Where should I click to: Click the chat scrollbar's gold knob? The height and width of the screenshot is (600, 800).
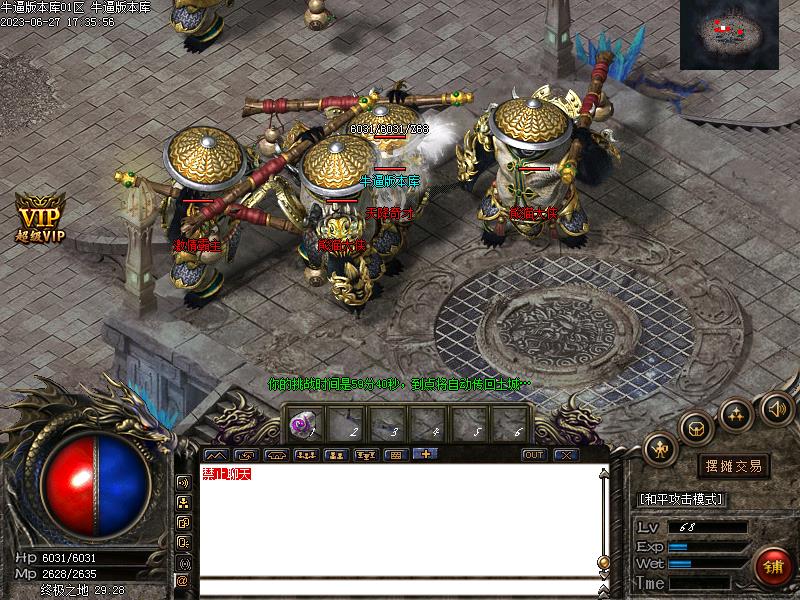point(603,561)
